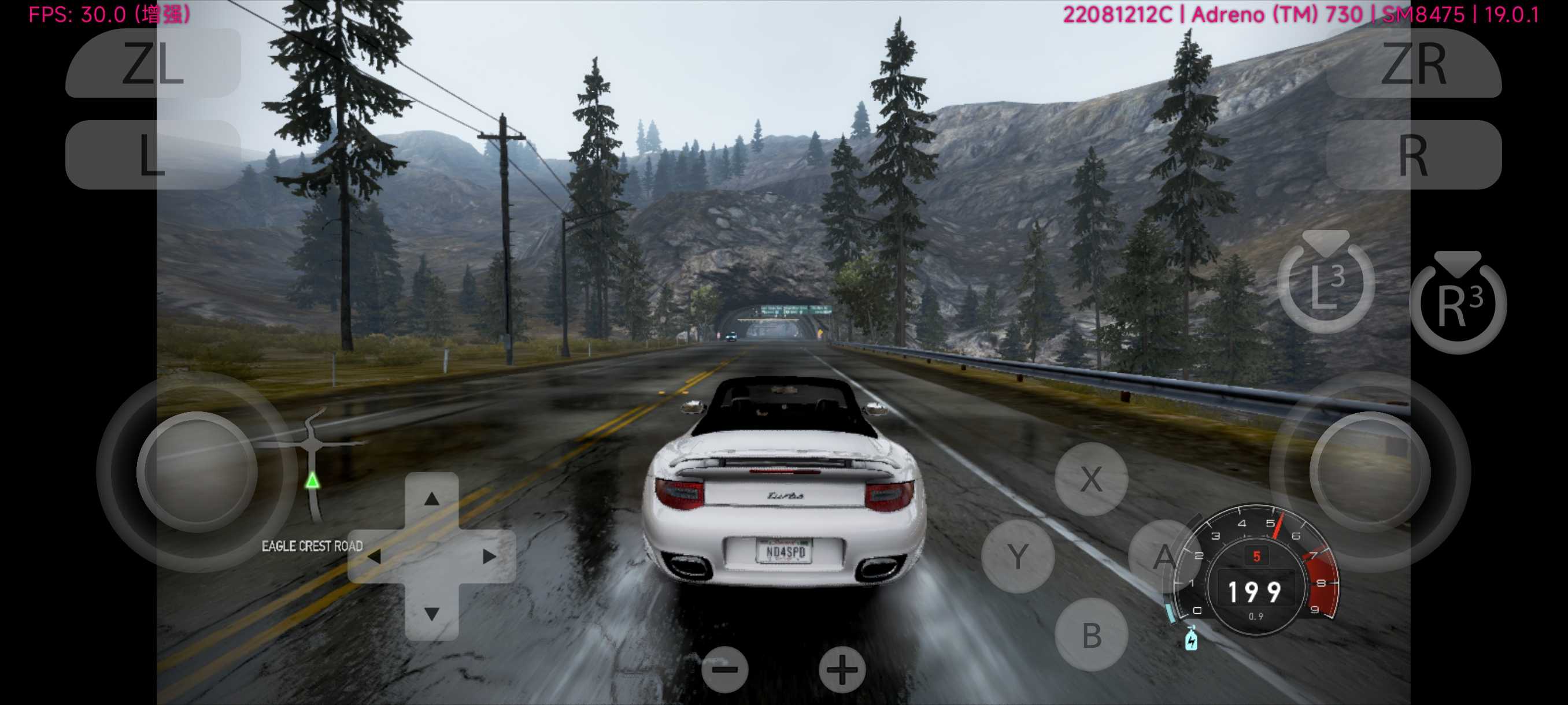Touch the right analog stick
Image resolution: width=1568 pixels, height=705 pixels.
tap(1370, 472)
